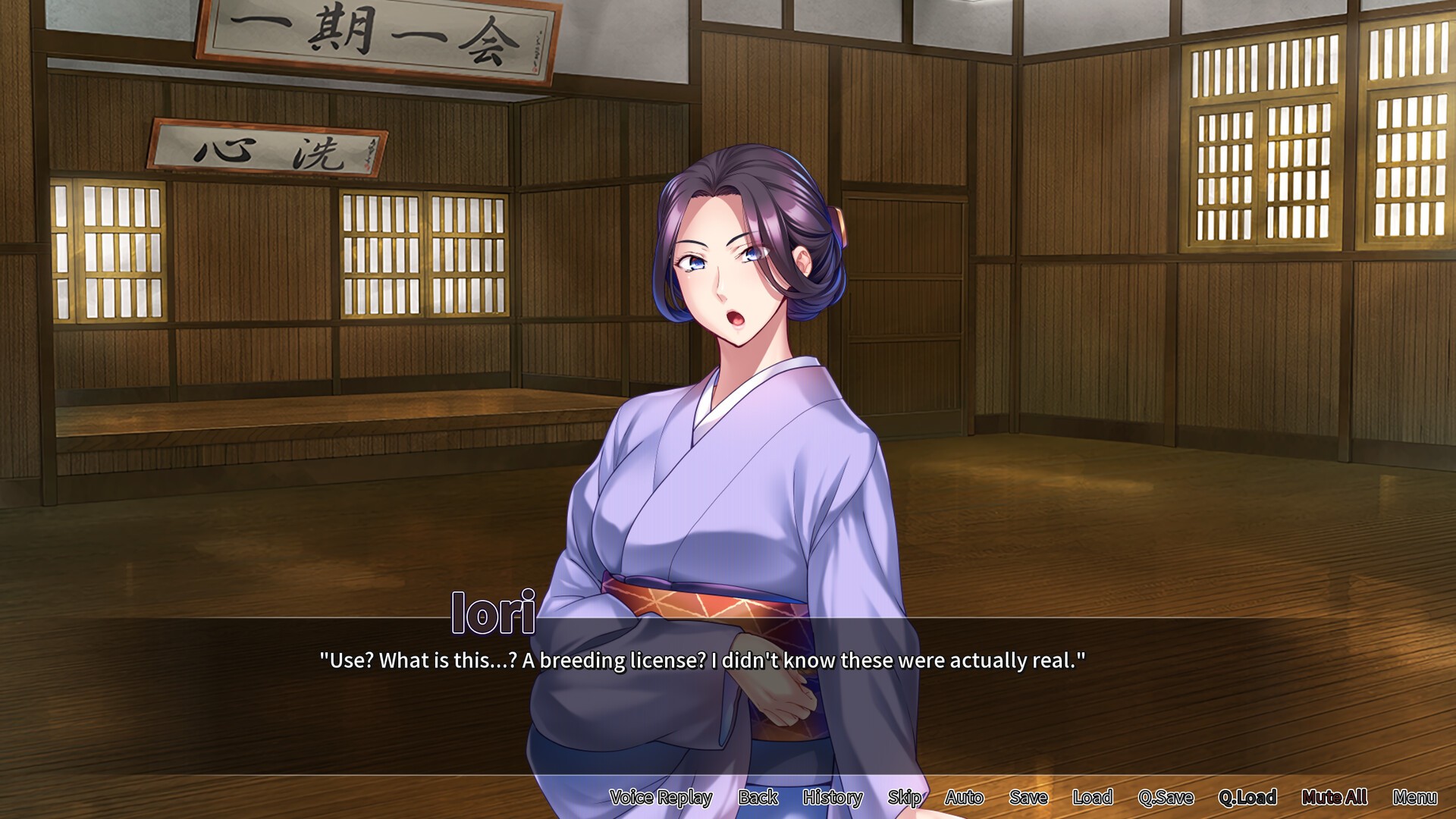1456x819 pixels.
Task: Open the Save screen
Action: click(1028, 797)
